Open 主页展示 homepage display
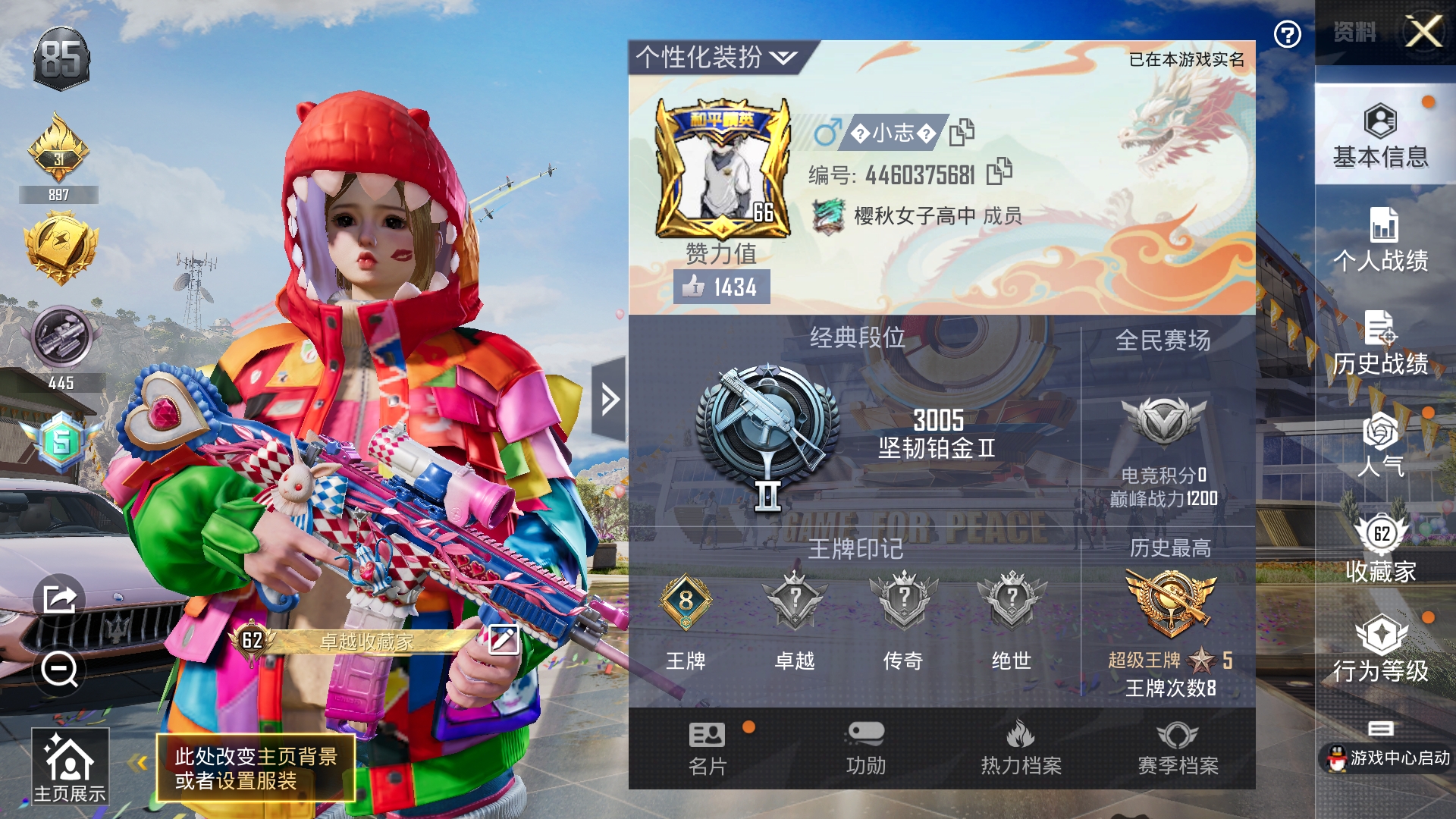The image size is (1456, 819). tap(70, 767)
